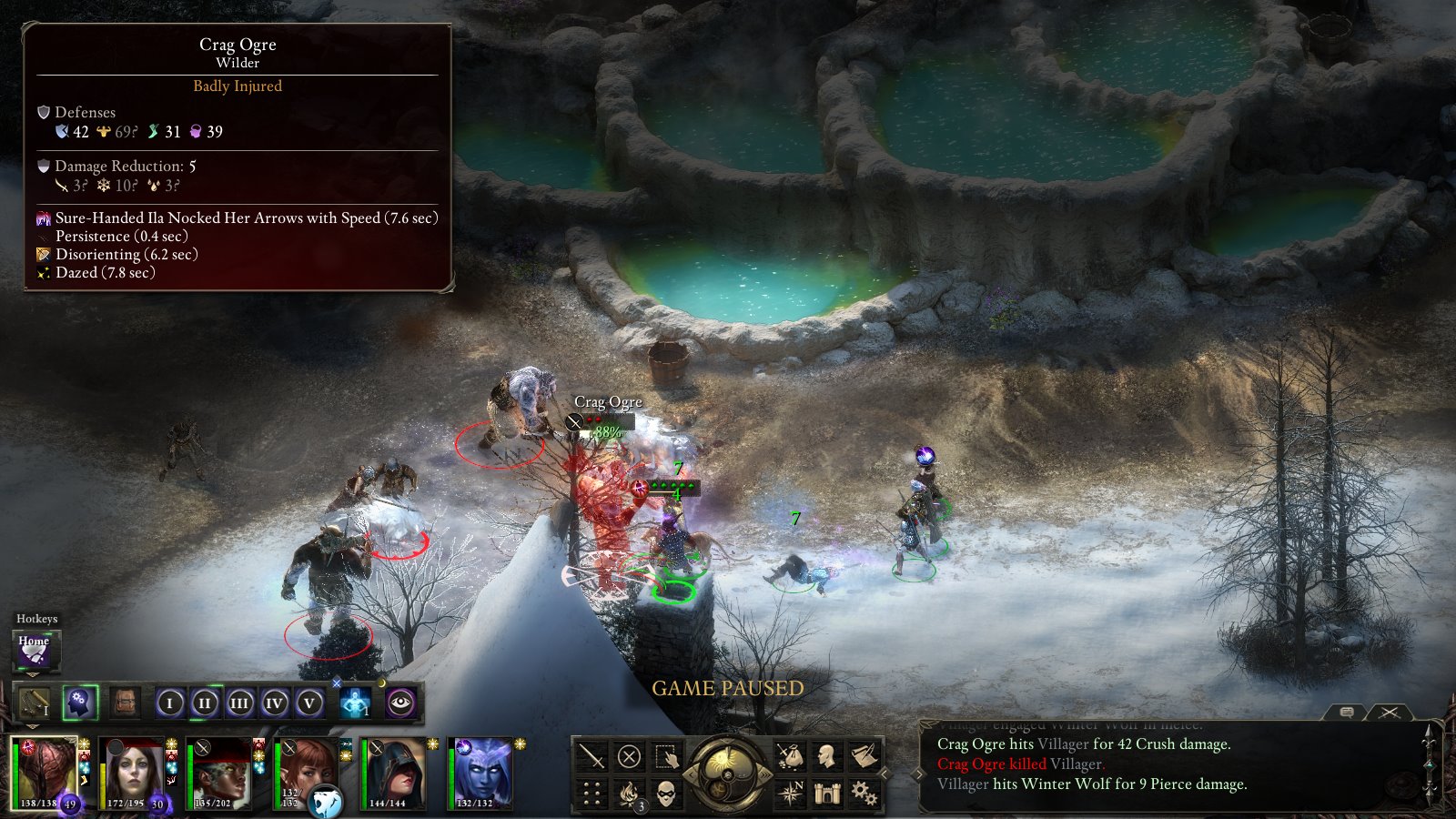
Task: Select the blue-skinned character portrait
Action: tap(482, 773)
